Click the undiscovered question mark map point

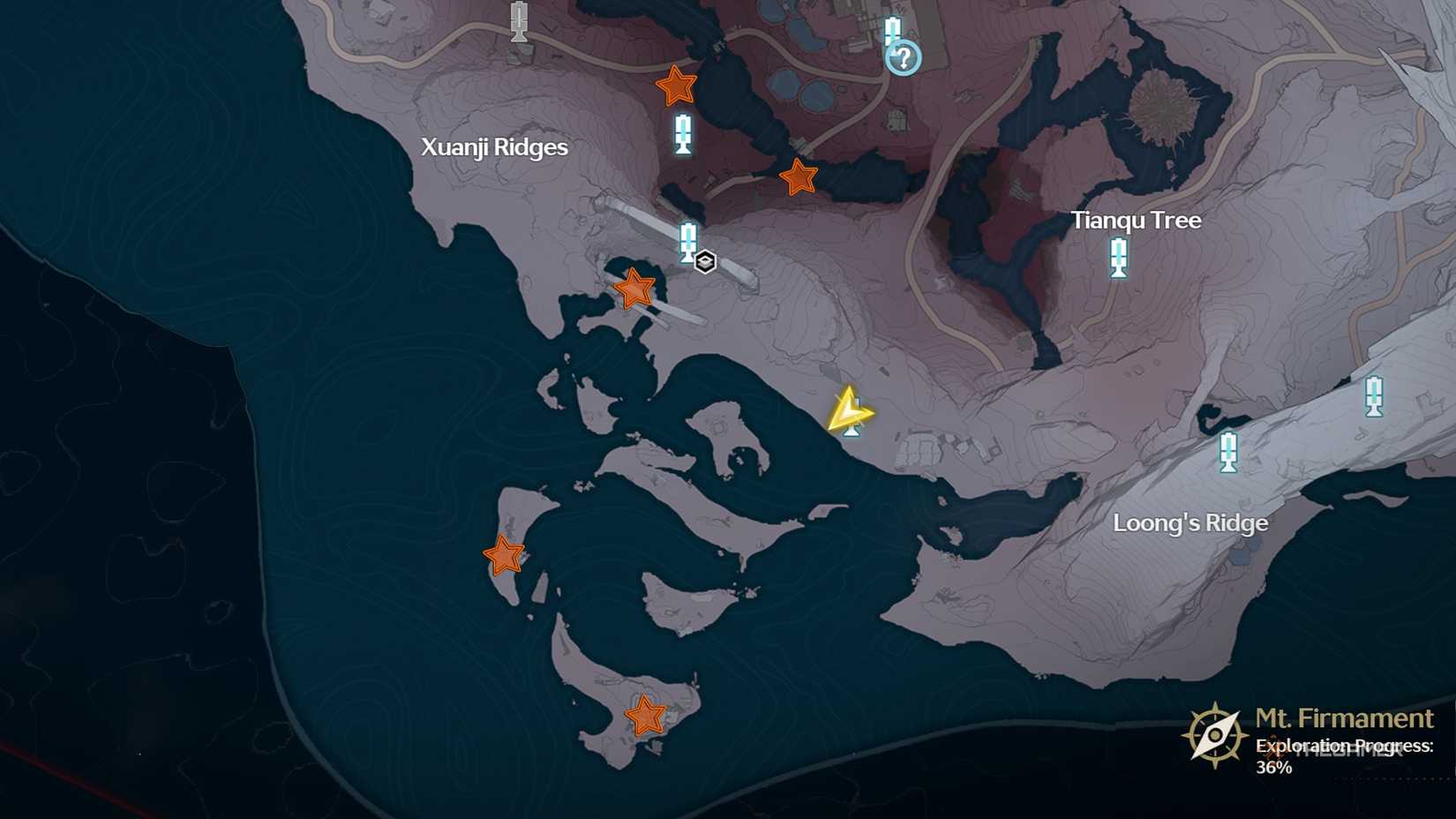coord(902,58)
